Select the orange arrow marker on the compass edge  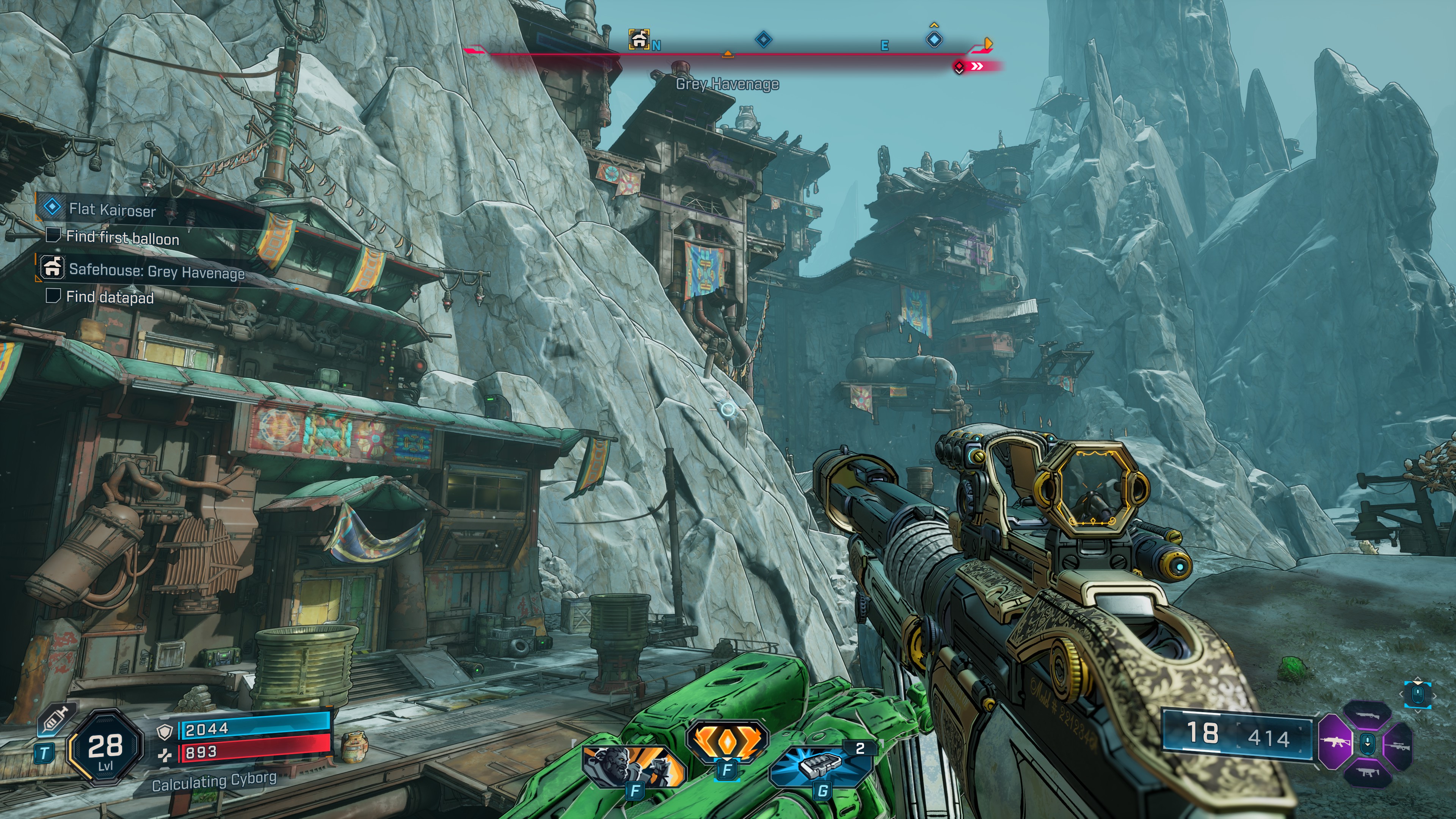click(988, 43)
